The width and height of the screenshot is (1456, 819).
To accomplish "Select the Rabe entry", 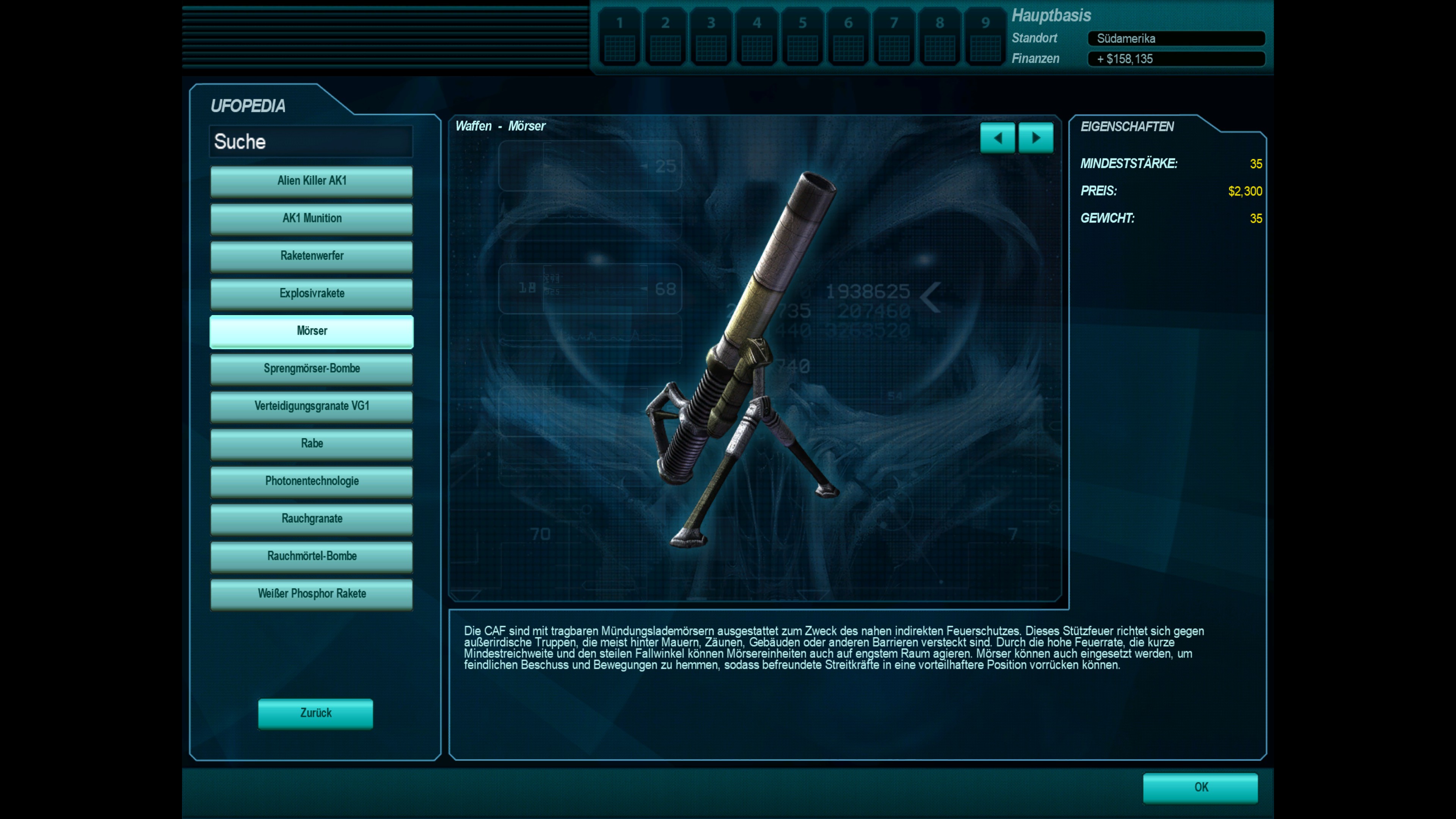I will pyautogui.click(x=311, y=444).
